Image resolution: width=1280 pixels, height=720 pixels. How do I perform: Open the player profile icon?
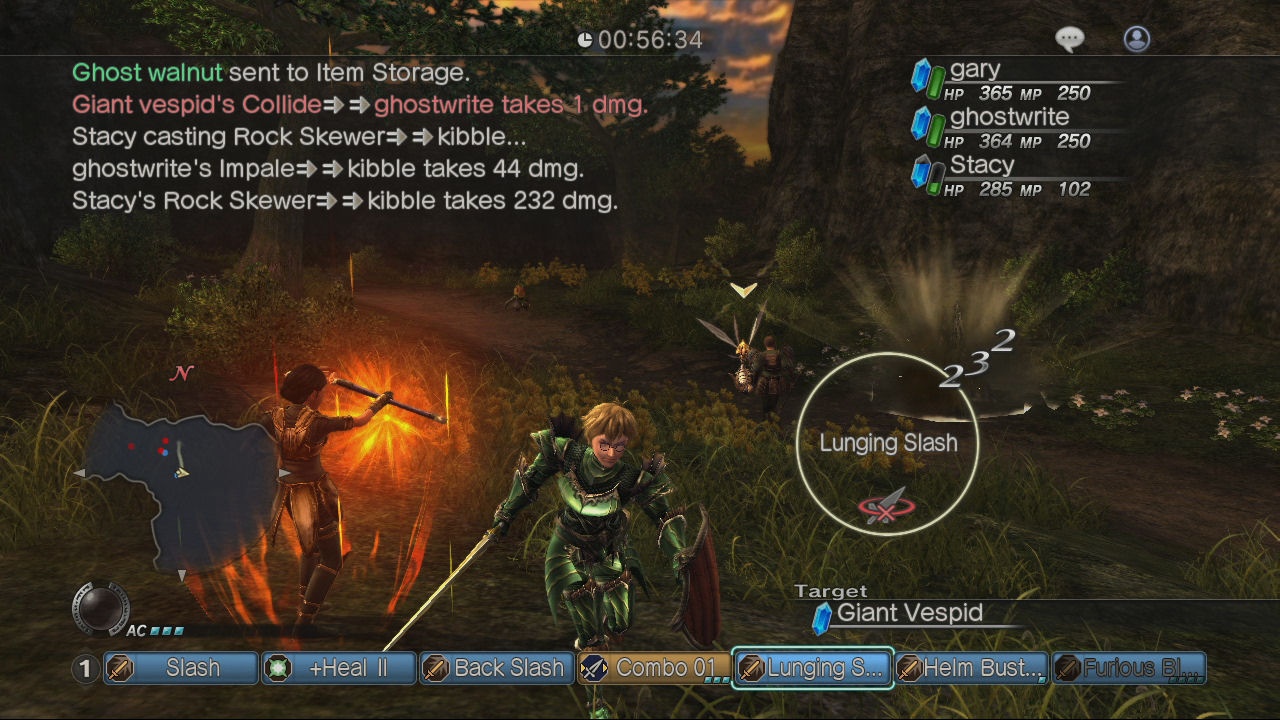1137,39
